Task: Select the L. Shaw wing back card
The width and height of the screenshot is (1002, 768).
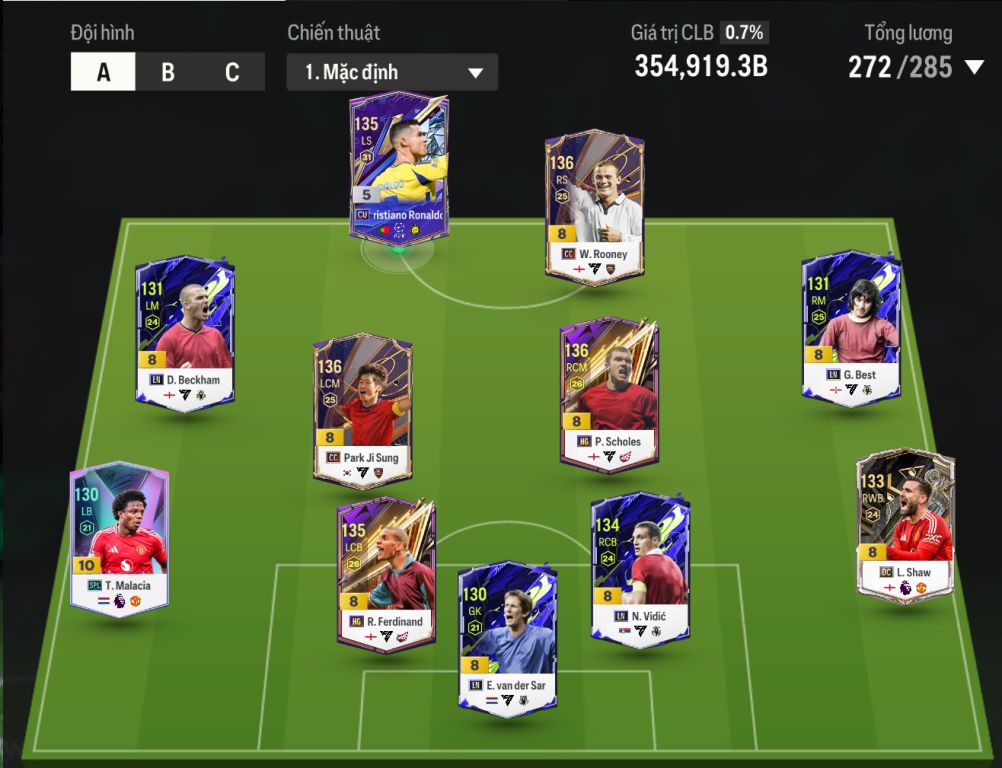Action: (x=905, y=524)
